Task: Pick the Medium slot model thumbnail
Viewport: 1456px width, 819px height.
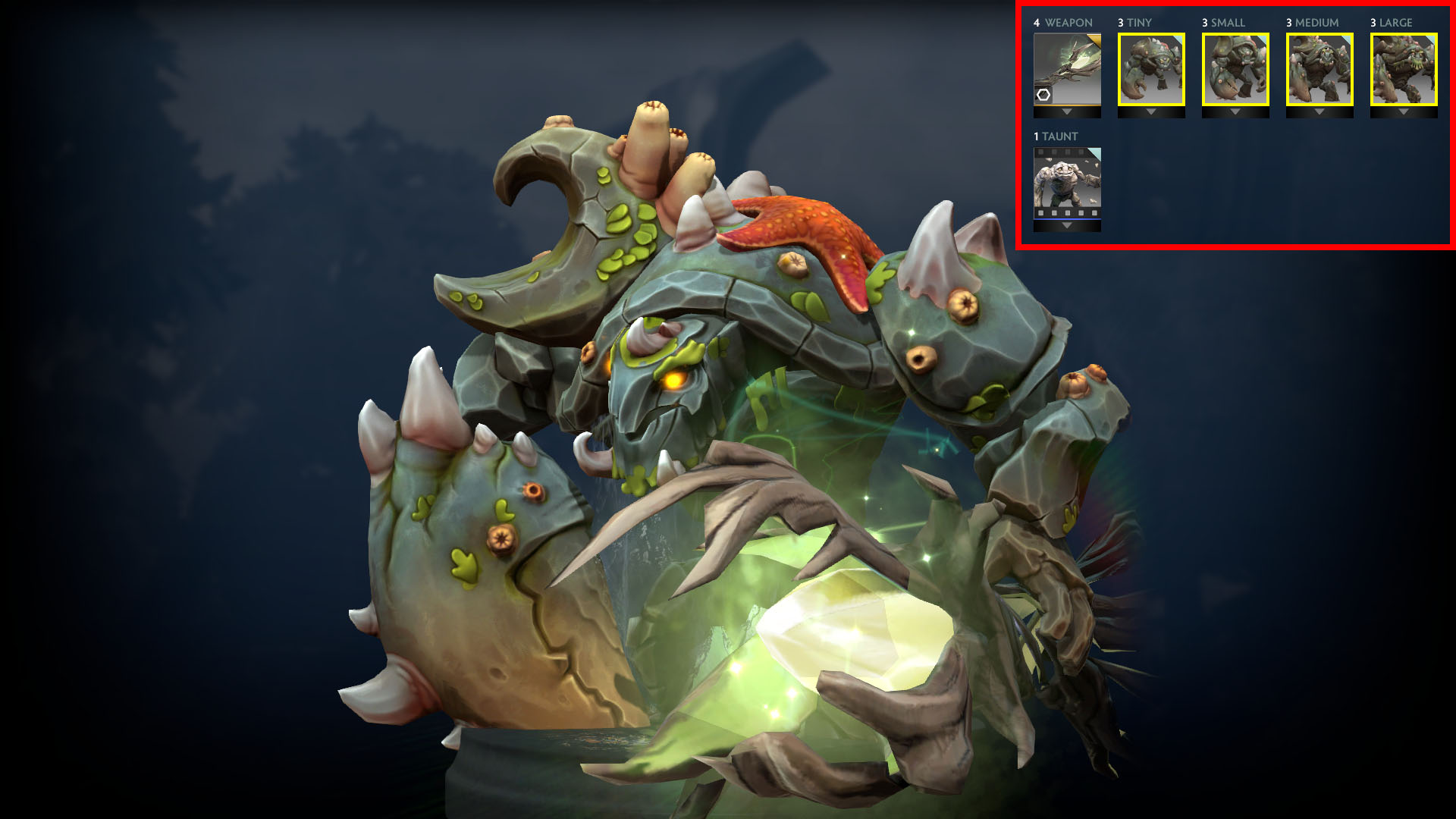Action: 1319,69
